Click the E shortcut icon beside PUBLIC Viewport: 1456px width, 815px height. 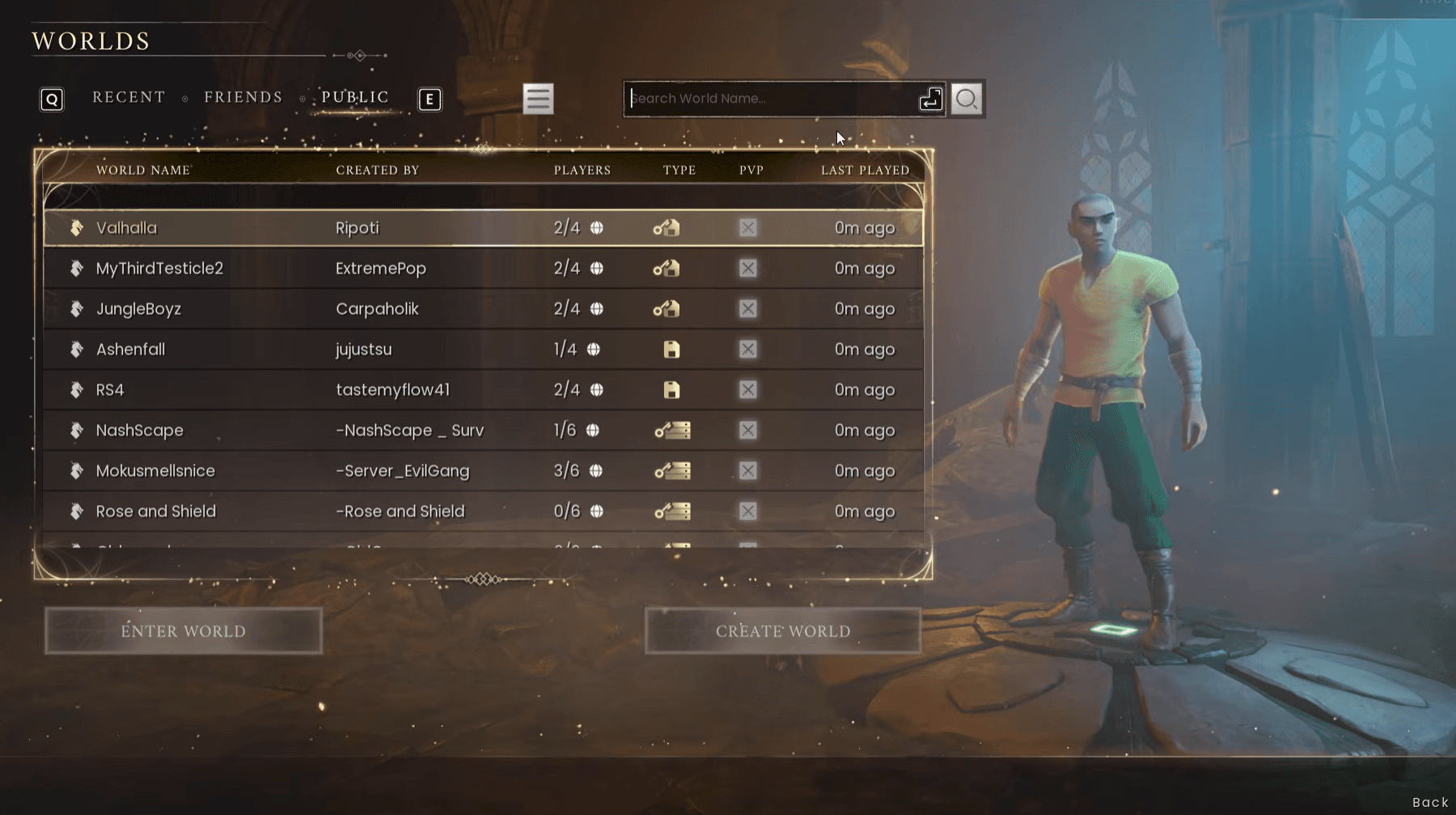click(430, 100)
